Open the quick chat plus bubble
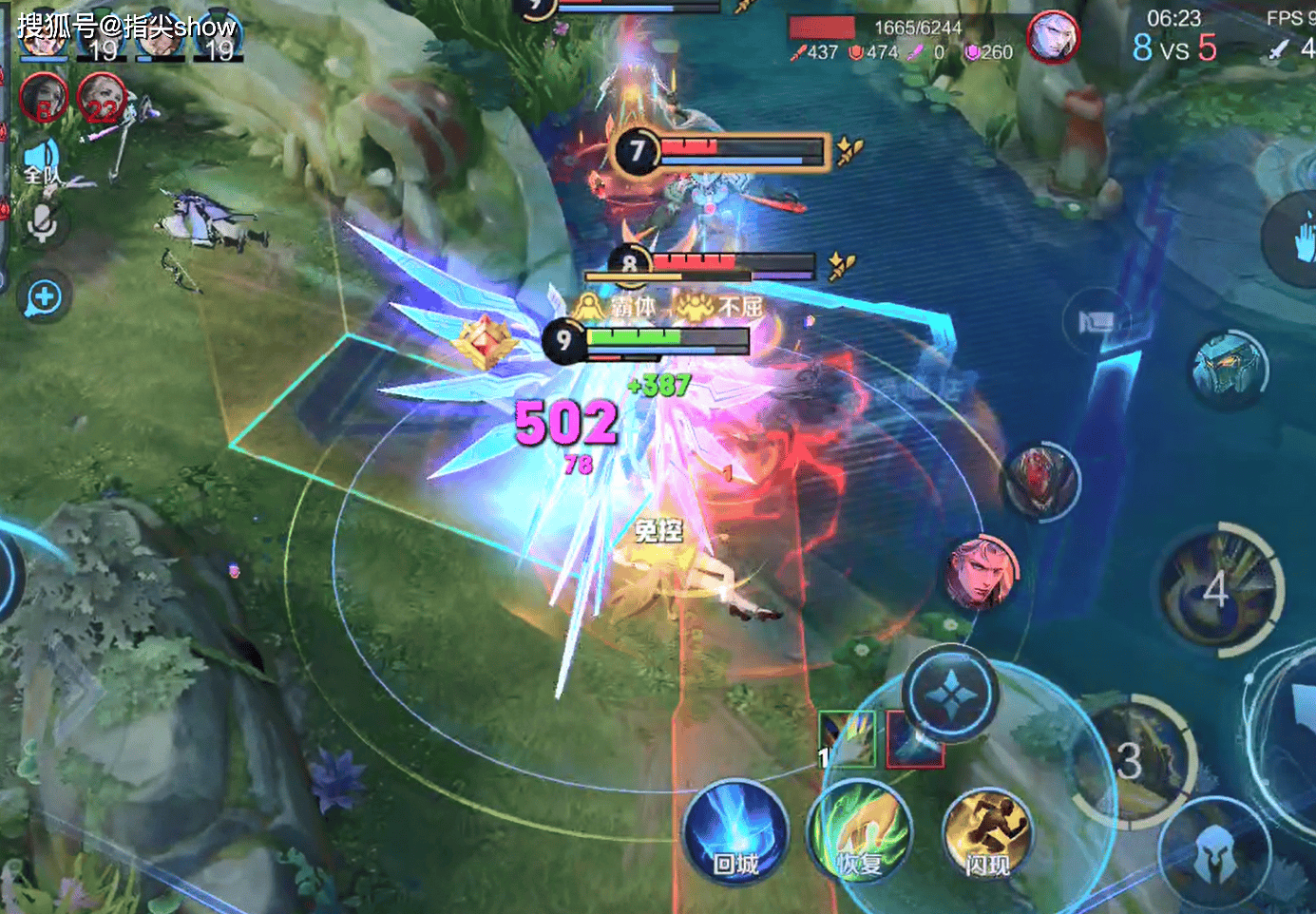1316x914 pixels. pyautogui.click(x=44, y=297)
